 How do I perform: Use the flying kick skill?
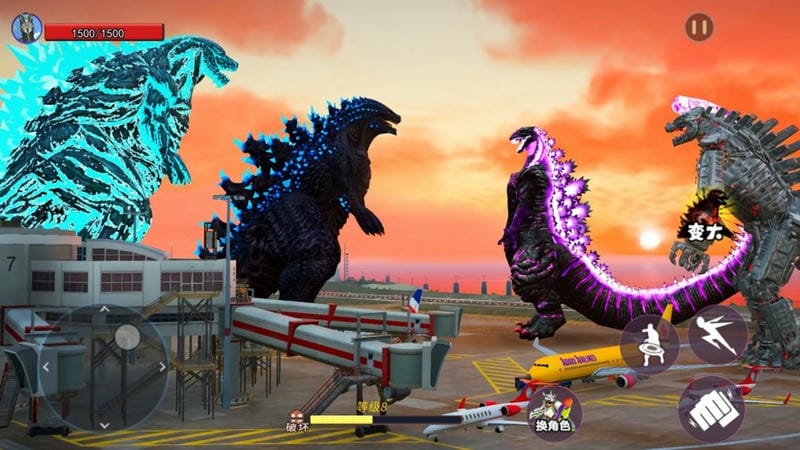[x=717, y=333]
